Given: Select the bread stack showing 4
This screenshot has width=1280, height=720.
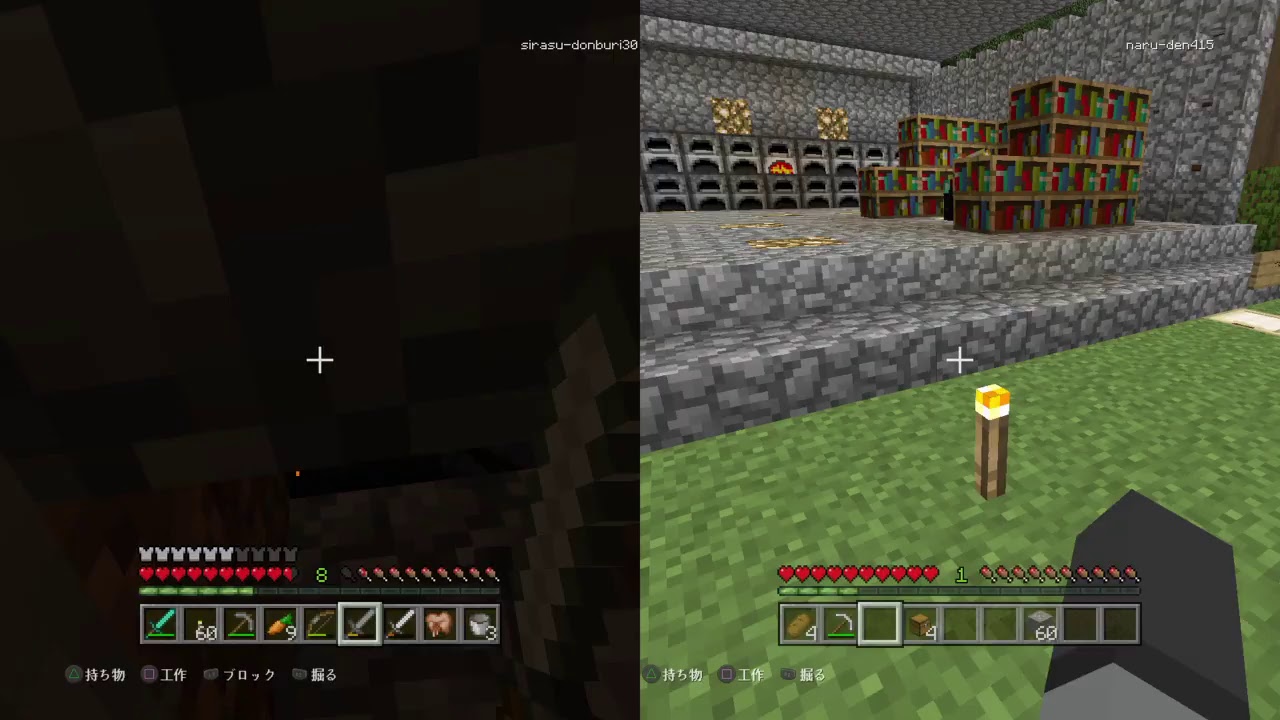Looking at the screenshot, I should [800, 625].
